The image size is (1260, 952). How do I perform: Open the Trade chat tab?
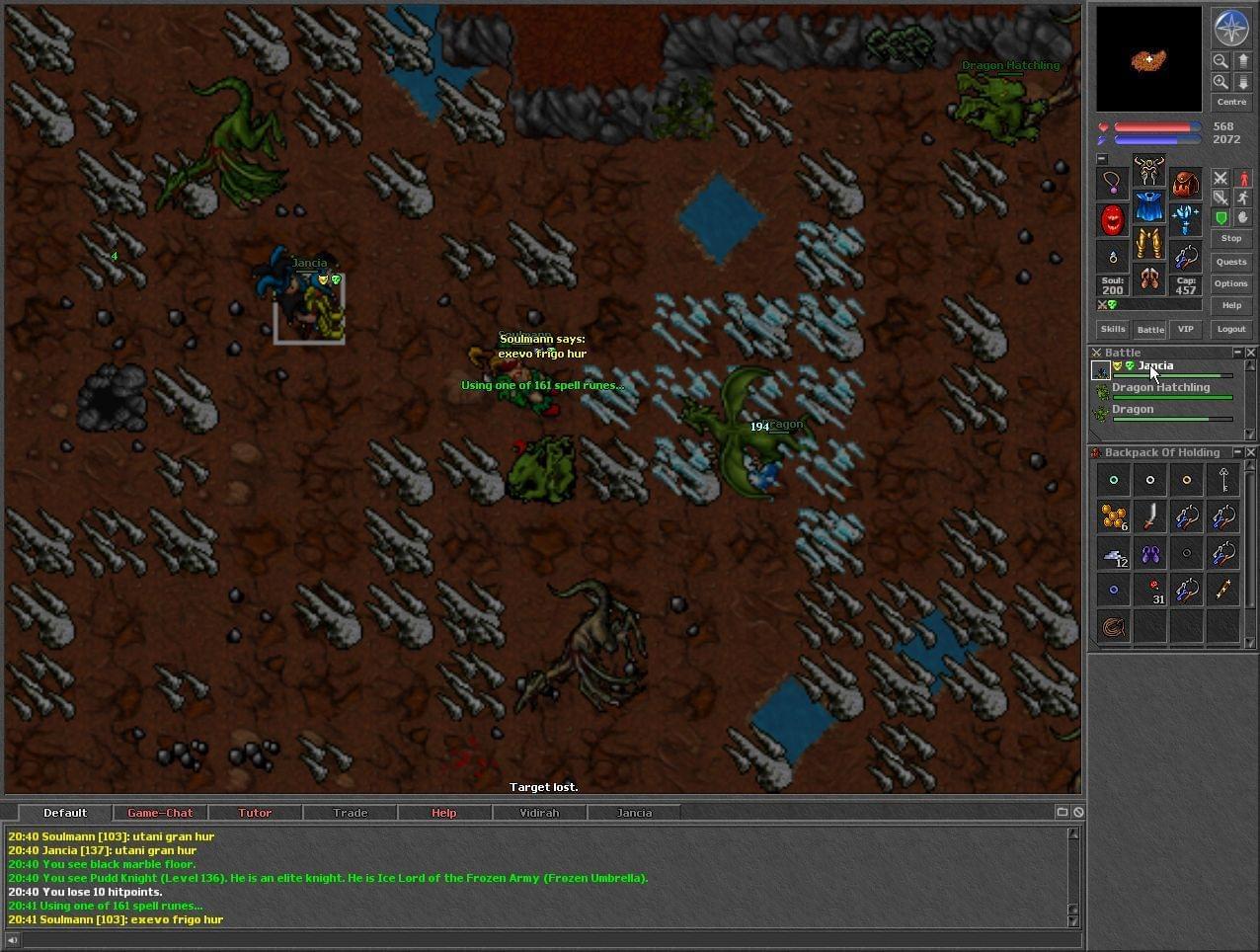click(350, 813)
